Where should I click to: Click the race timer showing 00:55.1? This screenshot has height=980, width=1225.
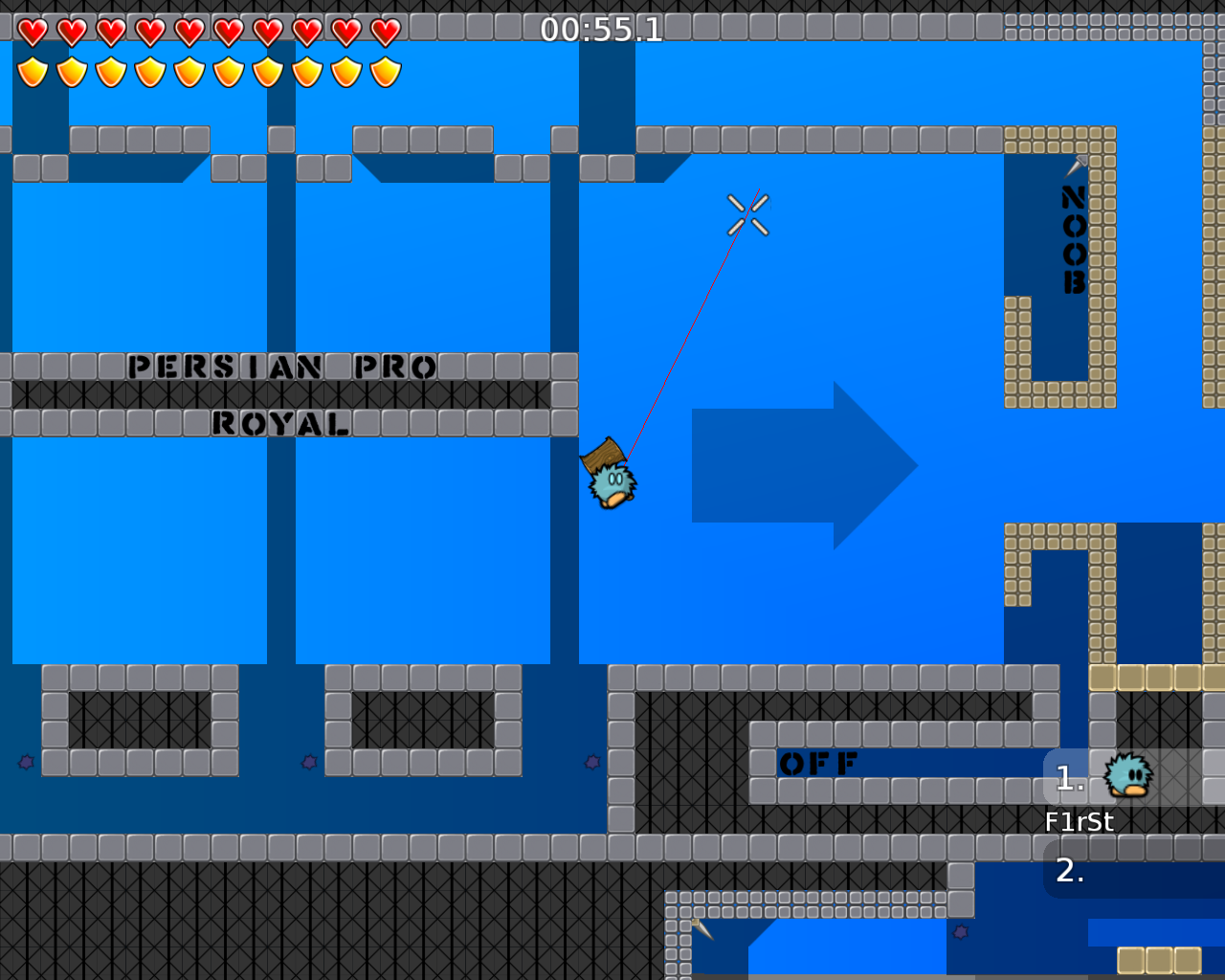point(601,30)
